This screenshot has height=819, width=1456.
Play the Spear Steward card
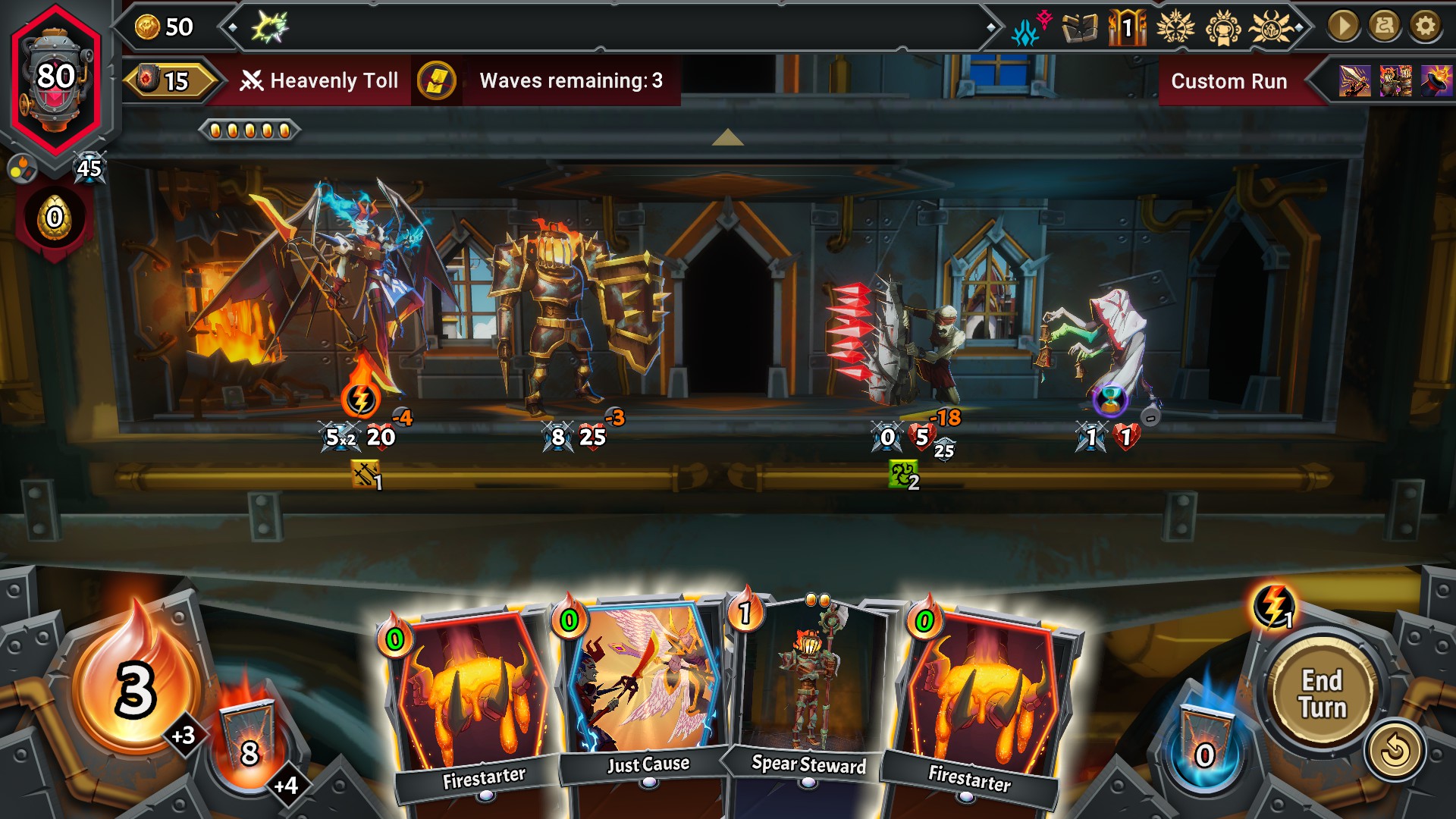[808, 690]
